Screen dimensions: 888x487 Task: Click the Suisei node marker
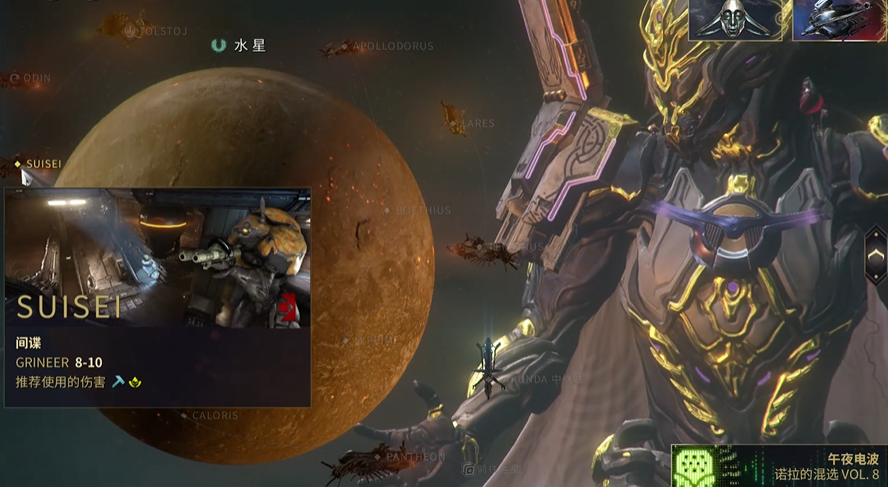pos(18,163)
